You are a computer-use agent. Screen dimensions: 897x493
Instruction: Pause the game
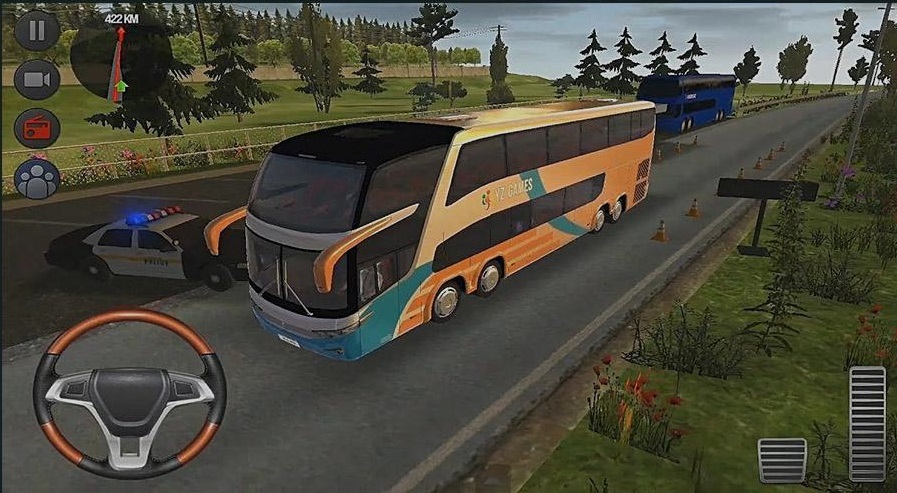[37, 30]
